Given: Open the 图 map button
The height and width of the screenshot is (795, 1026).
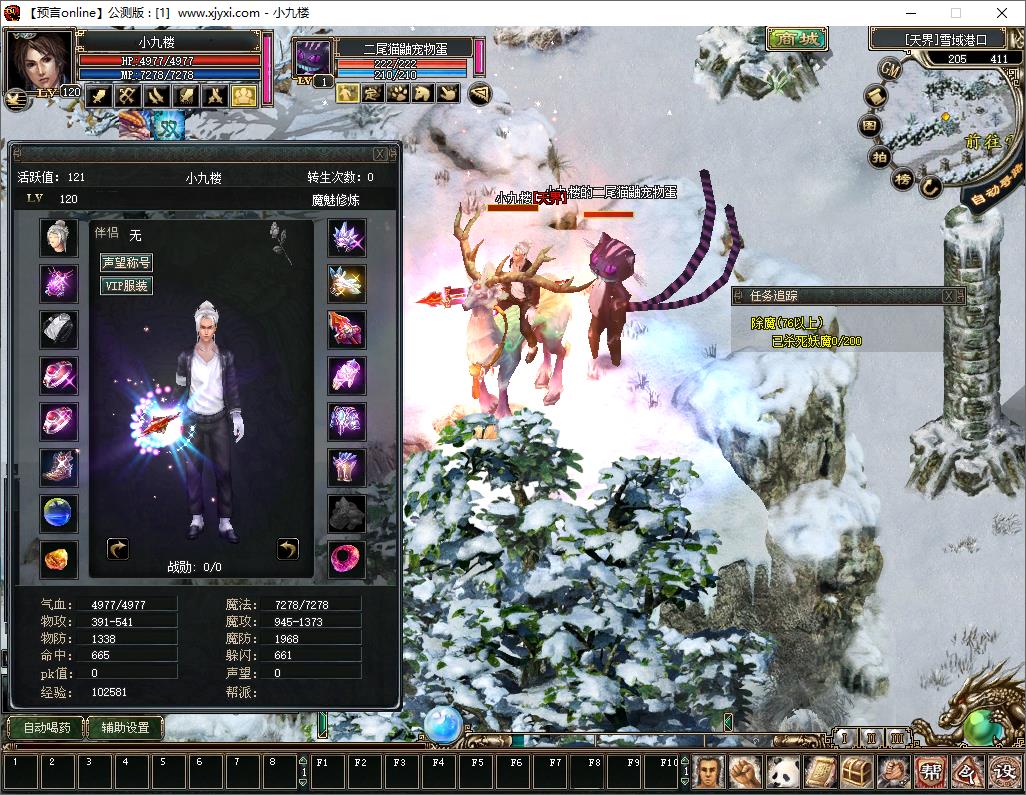Looking at the screenshot, I should [870, 126].
